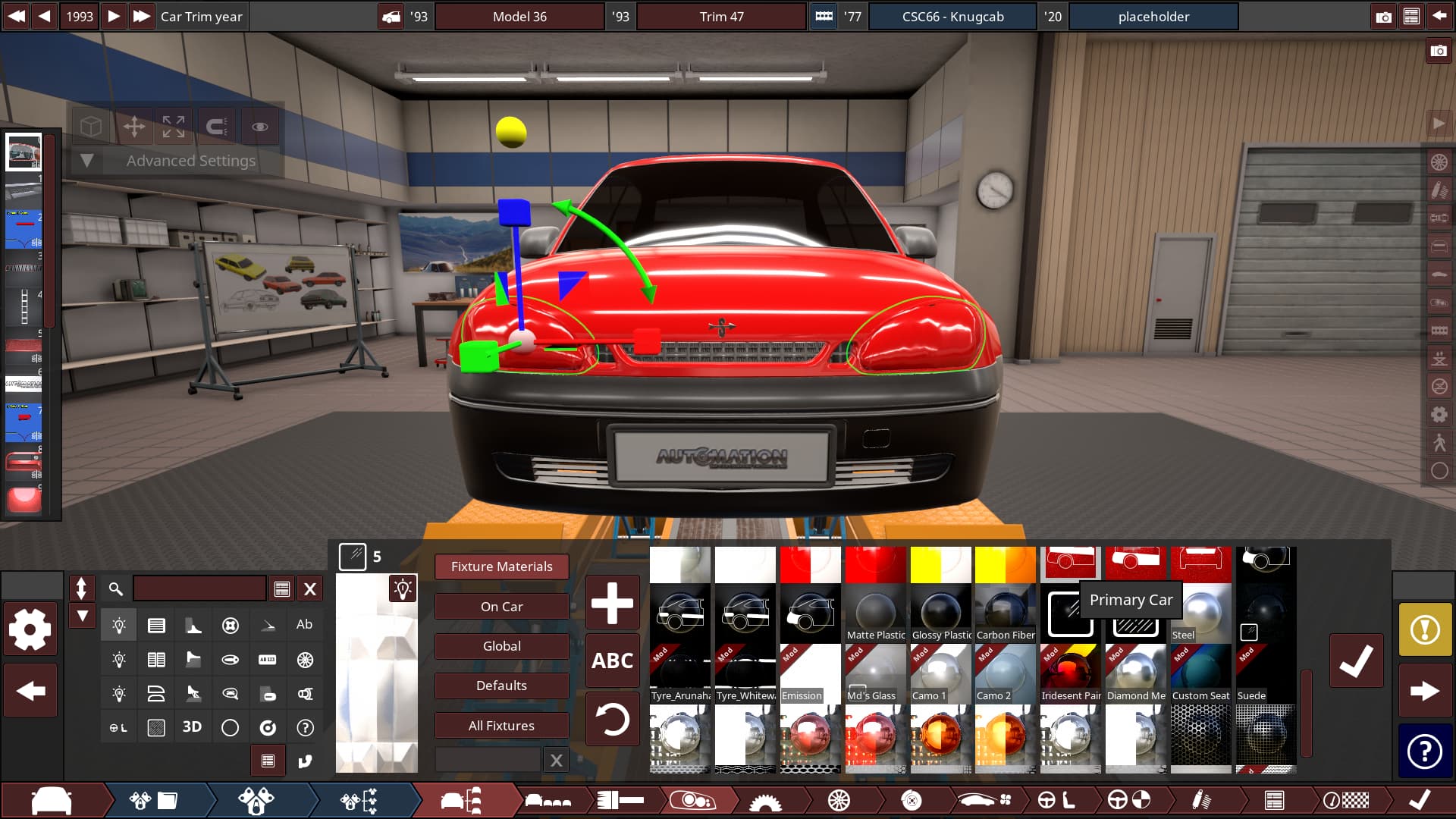Go to the next step with right arrow
The image size is (1456, 819).
coord(1425,691)
